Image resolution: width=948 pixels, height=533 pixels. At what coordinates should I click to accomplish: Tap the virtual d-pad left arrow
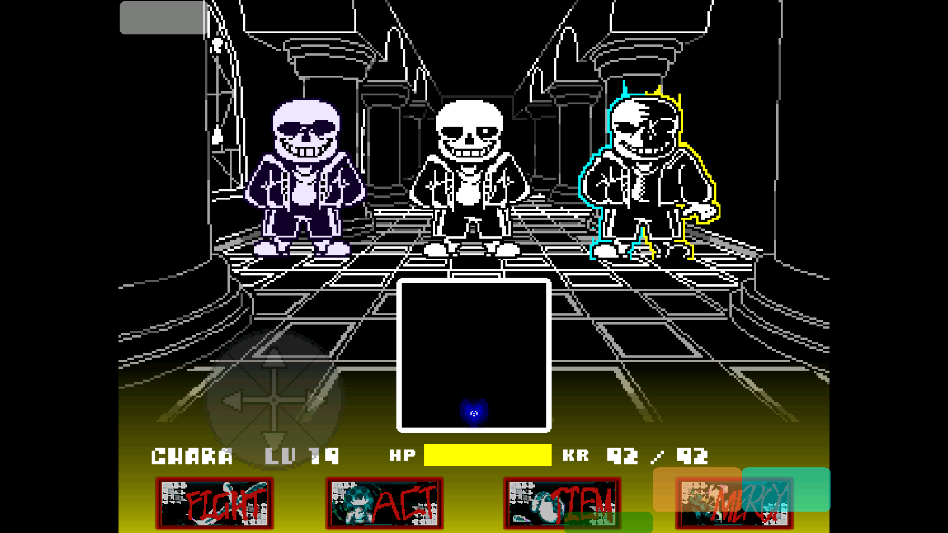click(x=232, y=401)
